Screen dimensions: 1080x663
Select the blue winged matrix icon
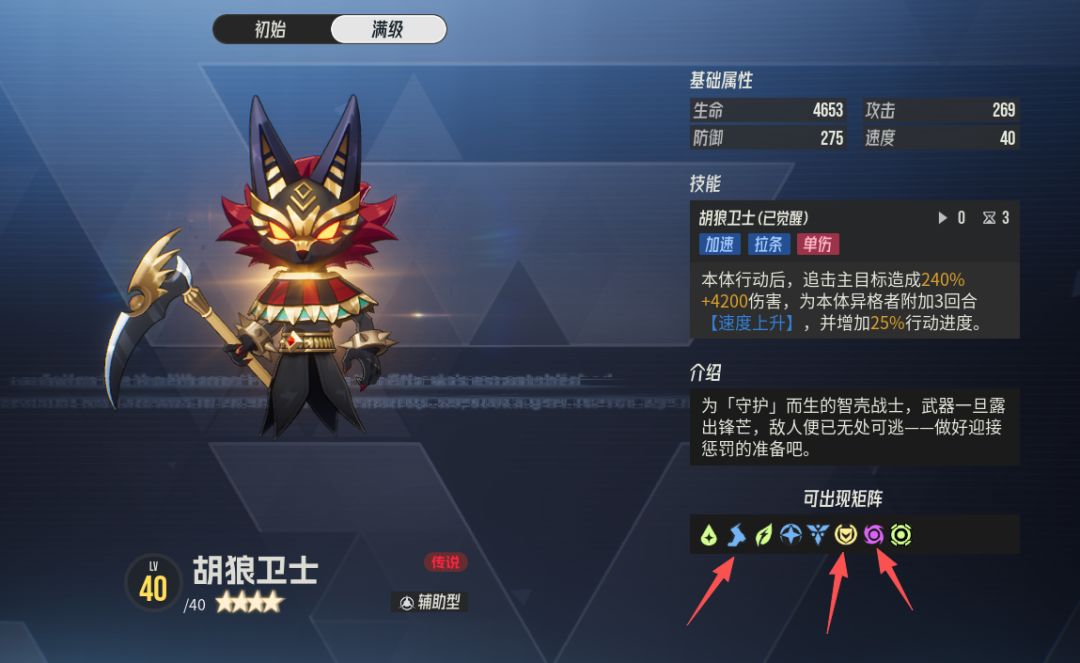(x=818, y=536)
